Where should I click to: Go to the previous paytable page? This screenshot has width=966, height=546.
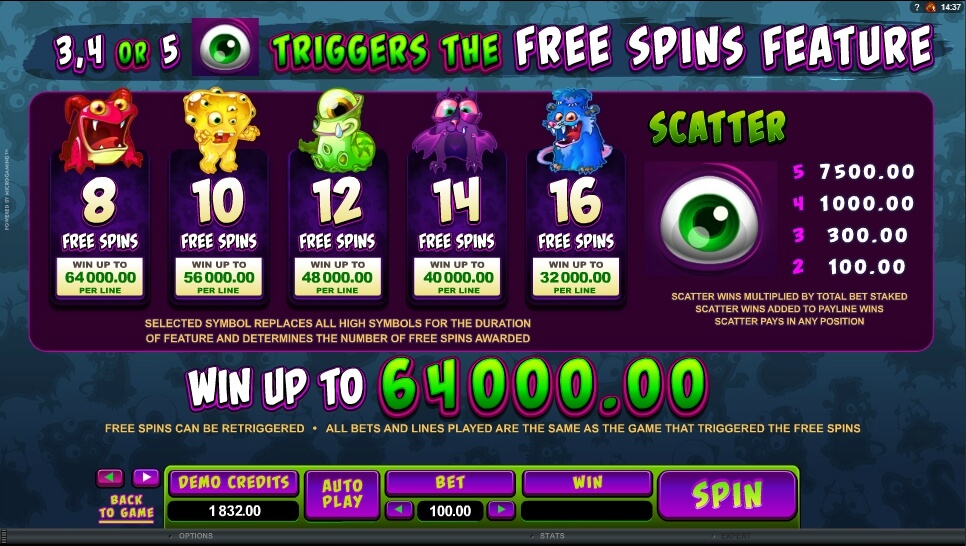[x=110, y=477]
